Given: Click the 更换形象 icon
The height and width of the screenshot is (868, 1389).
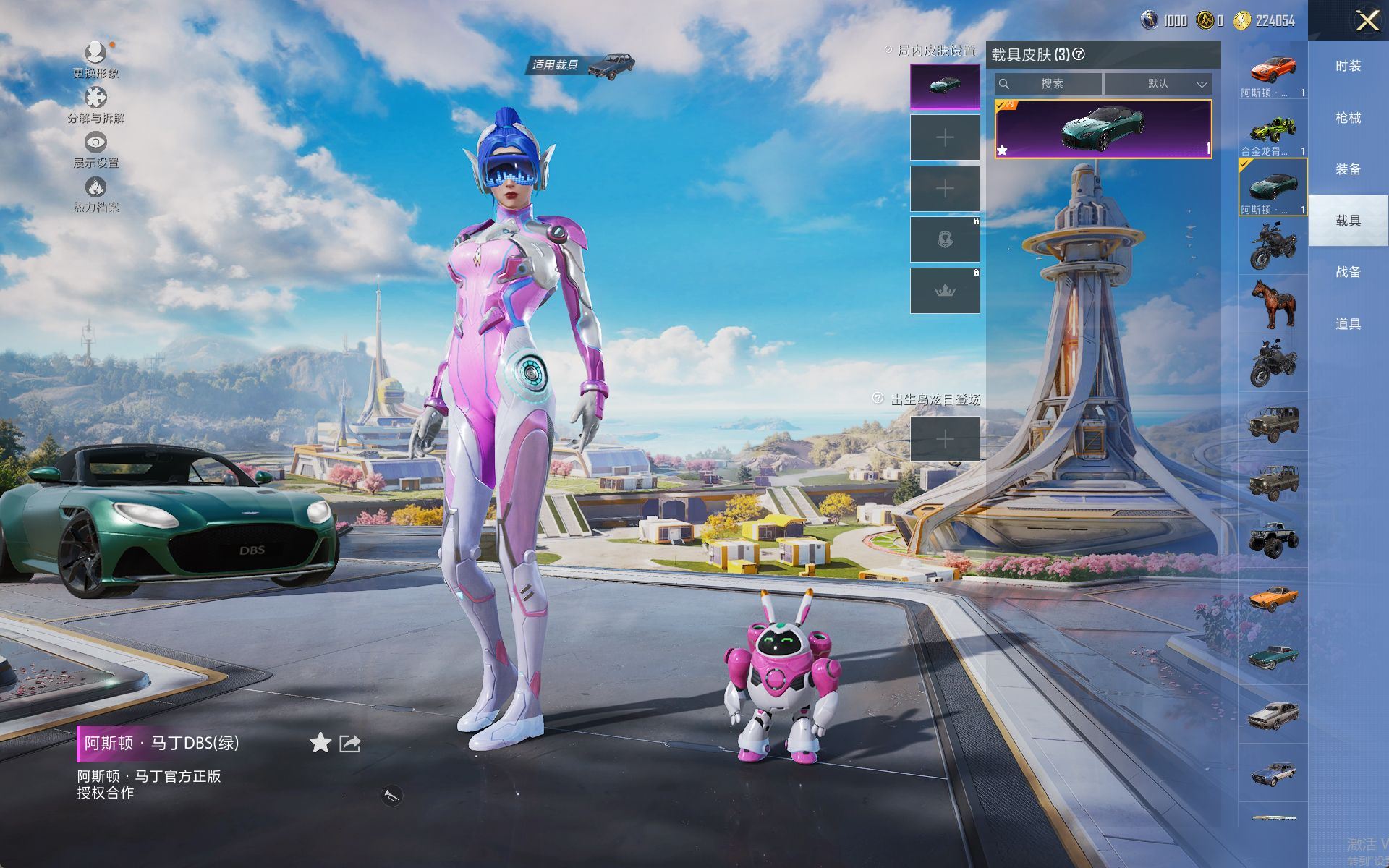Looking at the screenshot, I should click(95, 54).
